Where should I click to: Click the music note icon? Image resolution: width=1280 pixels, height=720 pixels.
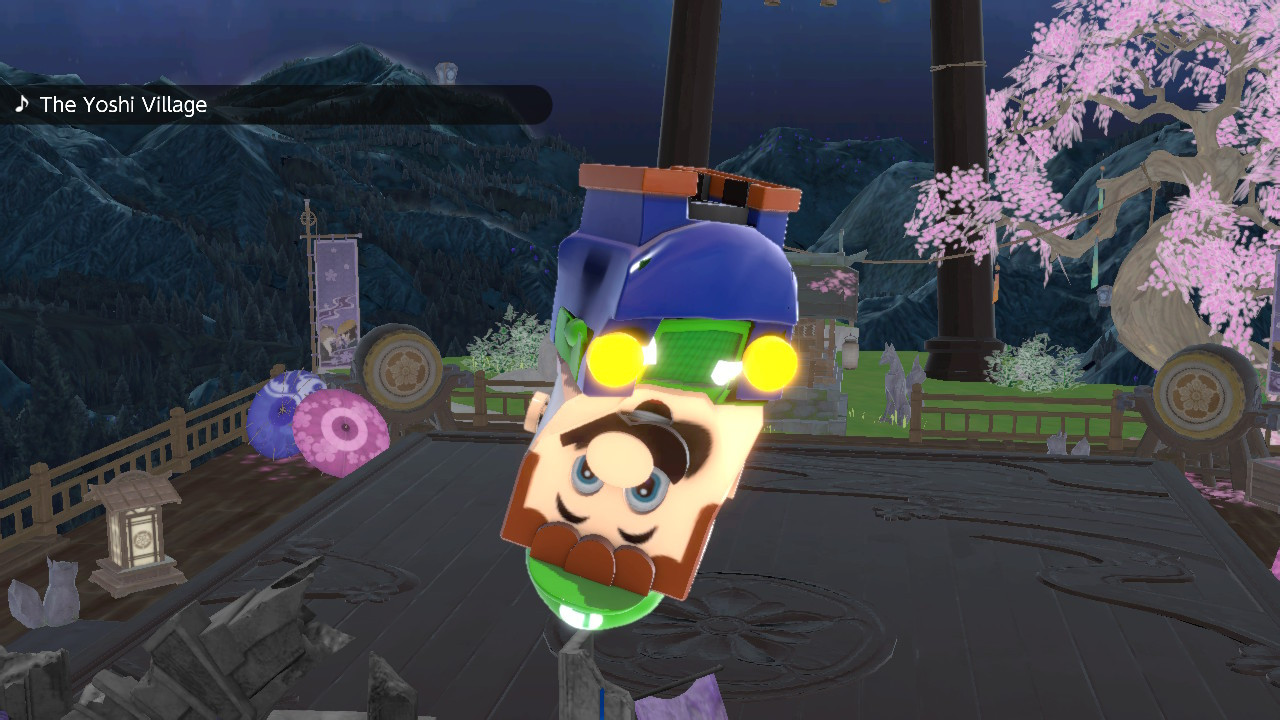coord(22,103)
